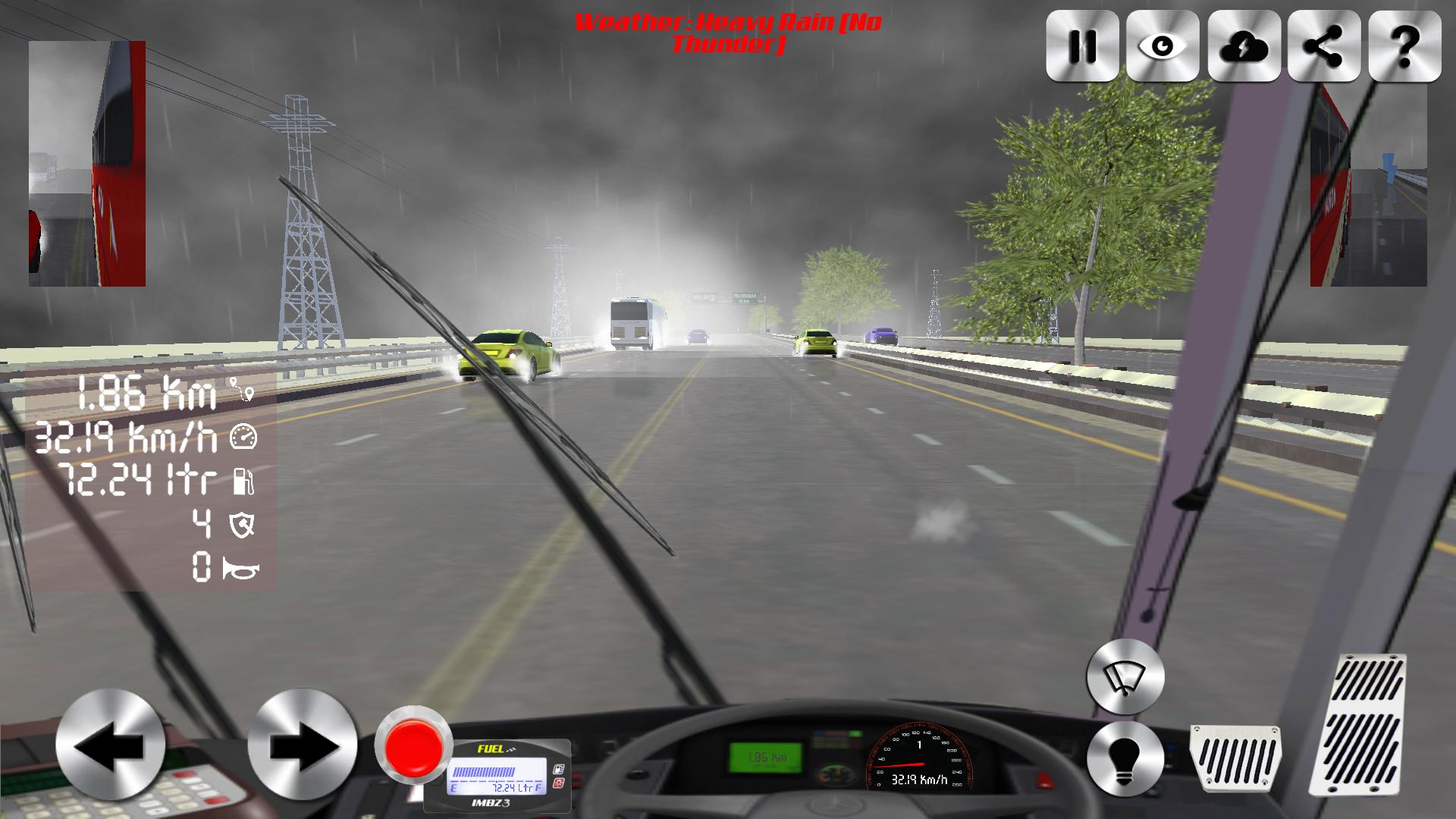Viewport: 1456px width, 819px height.
Task: Click the fuel pump icon in the HUD
Action: 244,482
